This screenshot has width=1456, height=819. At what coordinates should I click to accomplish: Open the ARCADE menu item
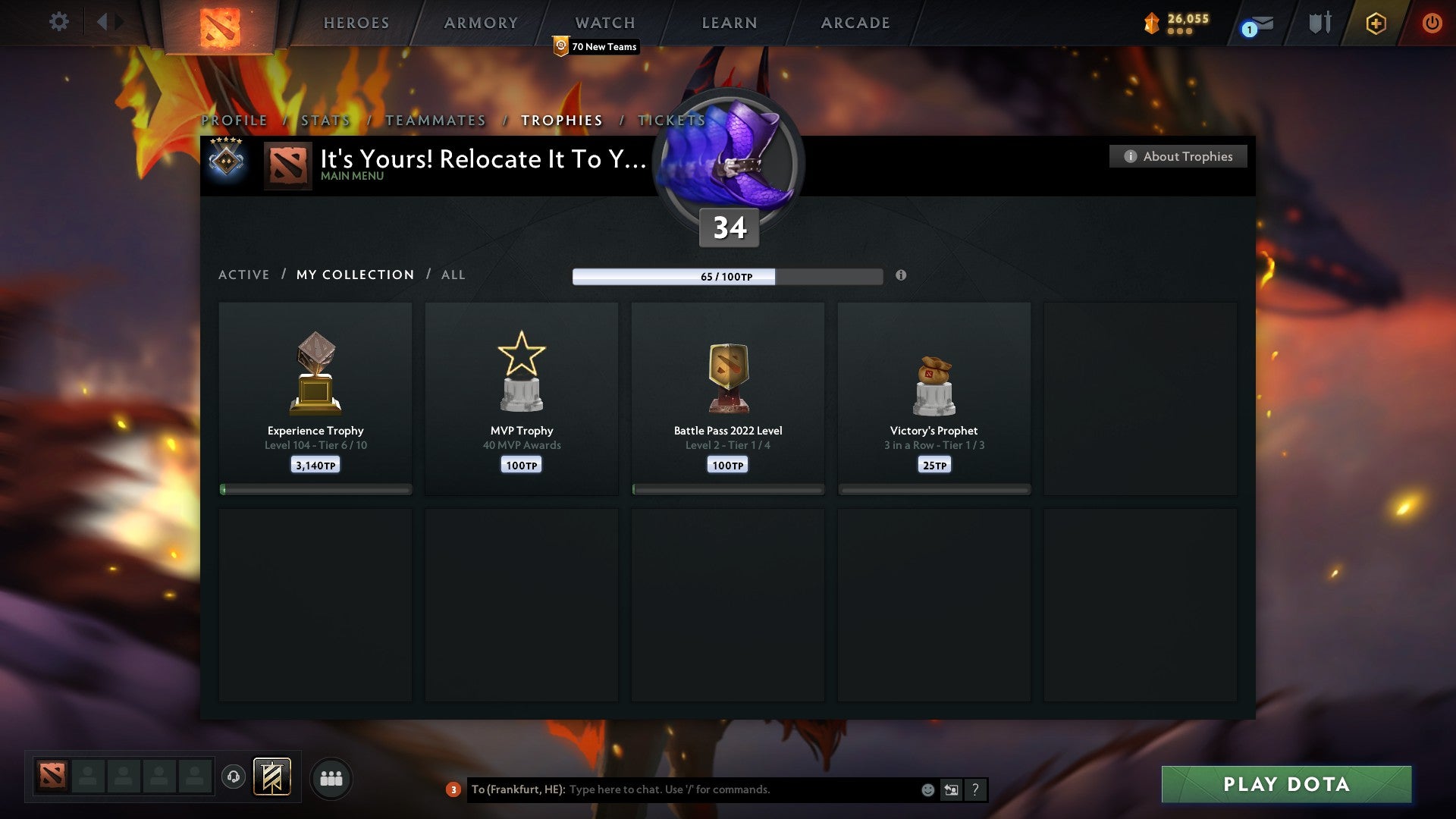point(855,23)
